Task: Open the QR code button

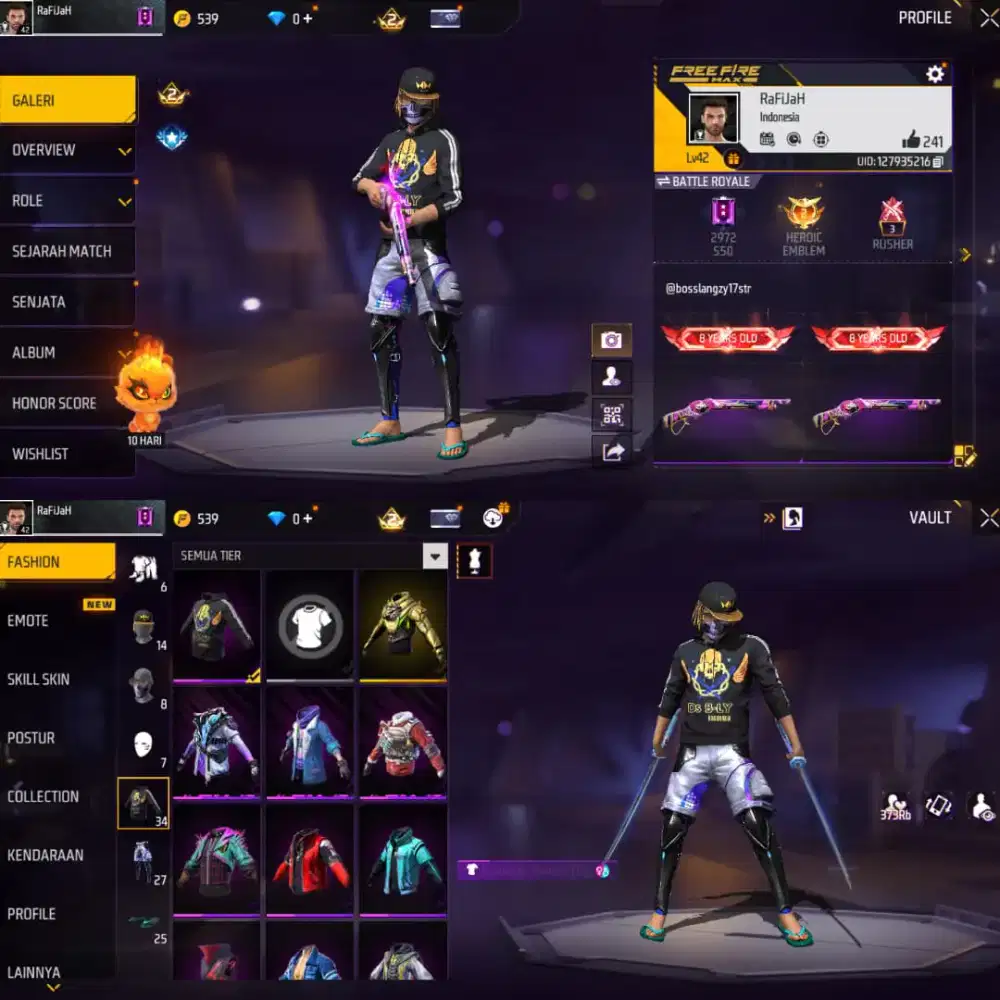Action: pyautogui.click(x=612, y=414)
